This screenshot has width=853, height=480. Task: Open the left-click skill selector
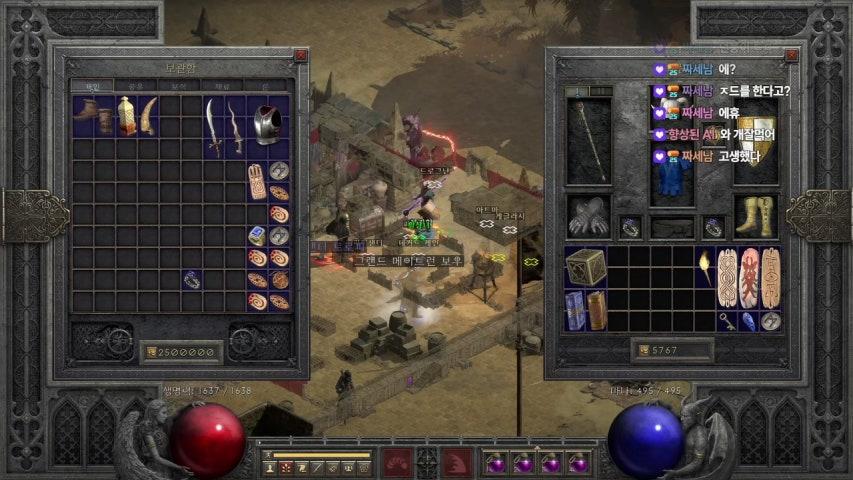(x=398, y=463)
